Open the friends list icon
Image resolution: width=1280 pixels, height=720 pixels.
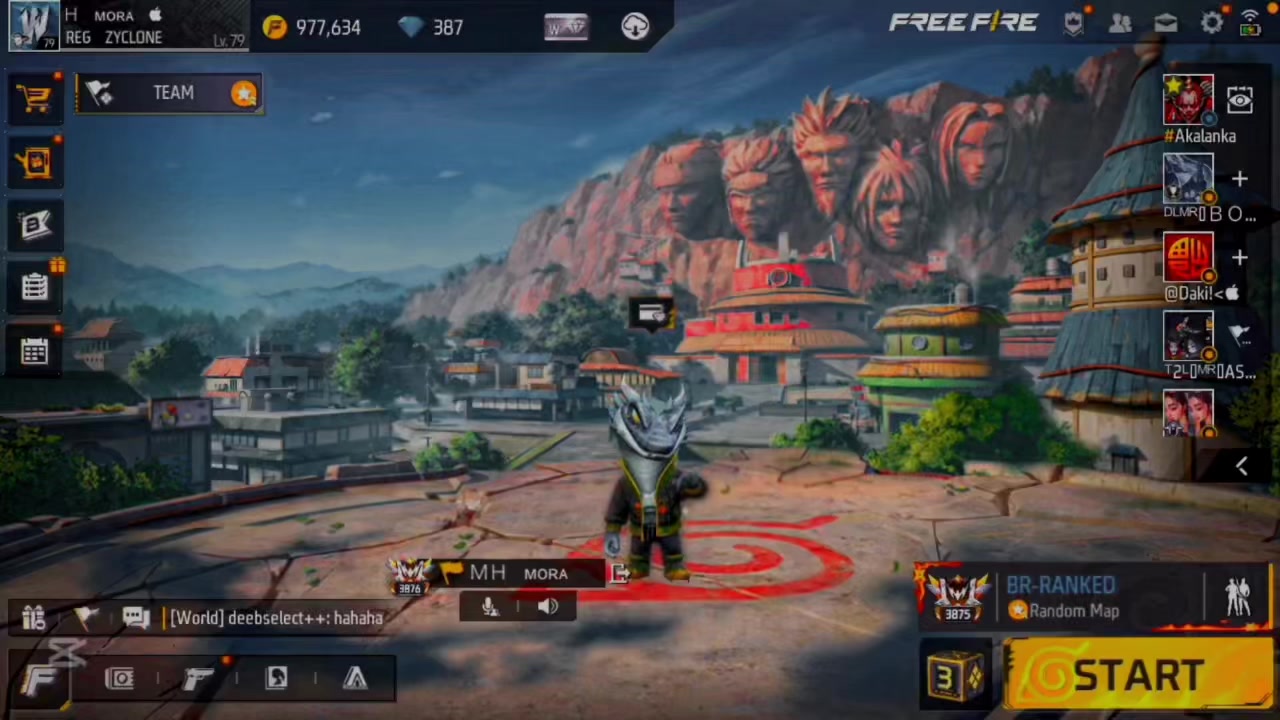[x=1120, y=23]
